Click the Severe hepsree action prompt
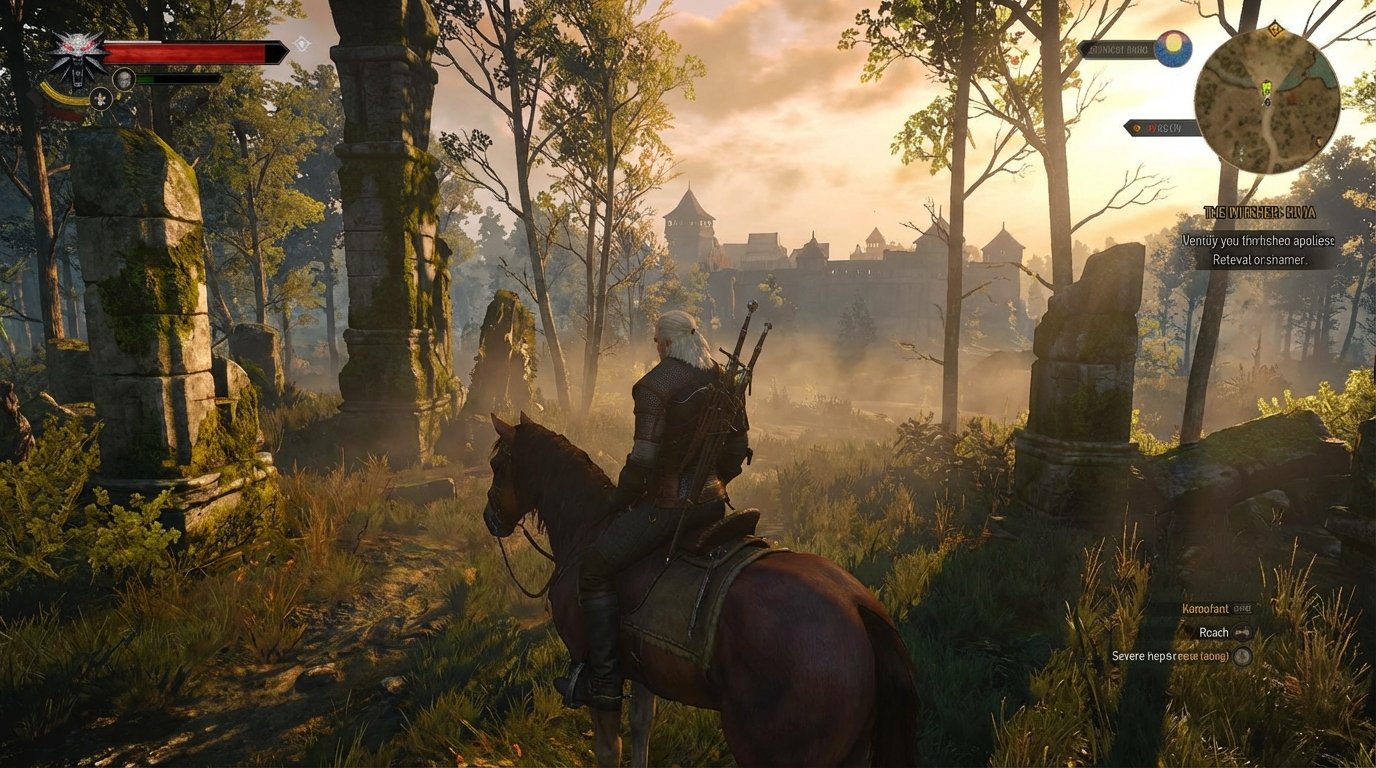 pyautogui.click(x=1170, y=656)
